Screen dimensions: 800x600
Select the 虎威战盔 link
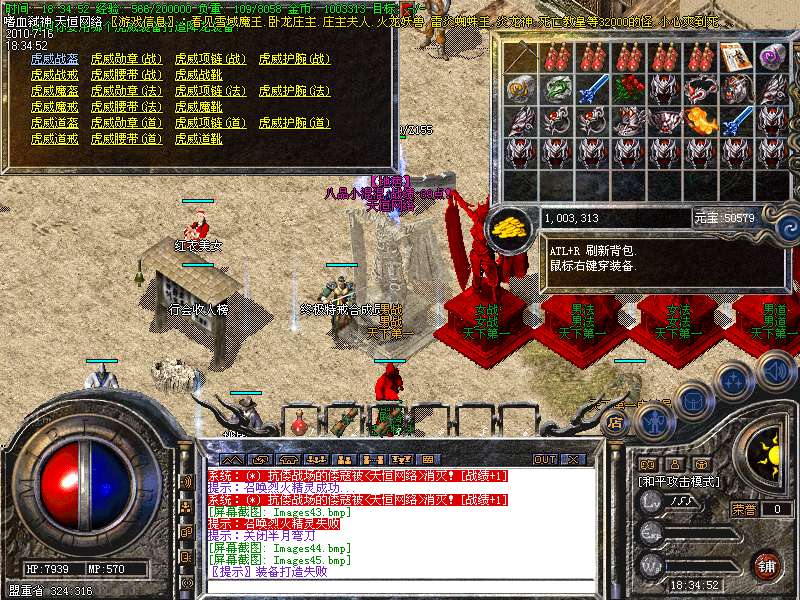(54, 59)
